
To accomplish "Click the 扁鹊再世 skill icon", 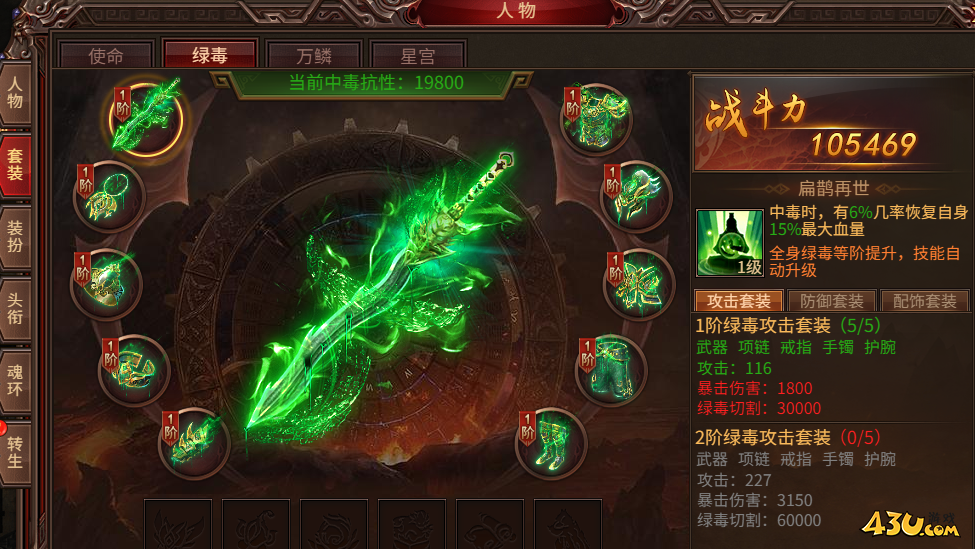I will pyautogui.click(x=730, y=241).
